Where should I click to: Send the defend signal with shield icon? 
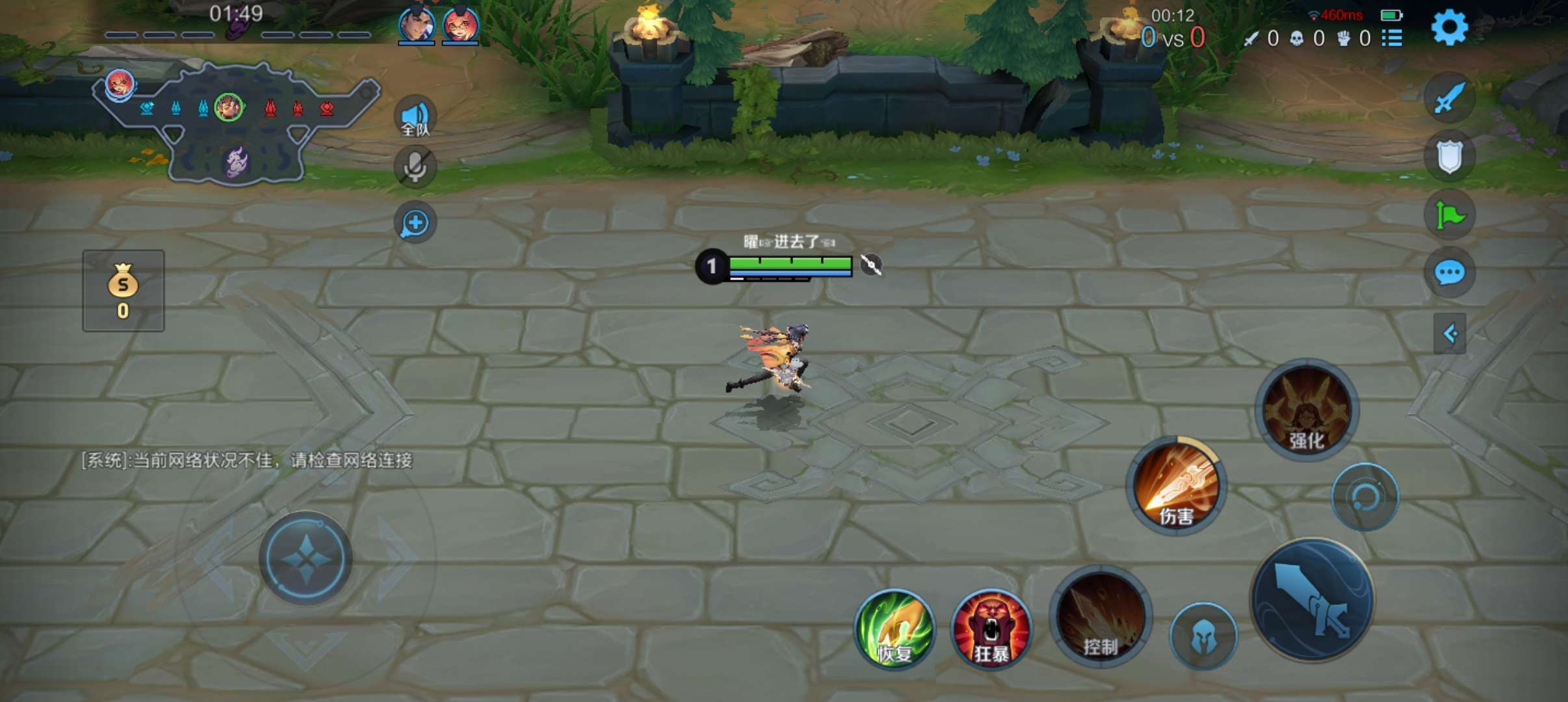1449,157
